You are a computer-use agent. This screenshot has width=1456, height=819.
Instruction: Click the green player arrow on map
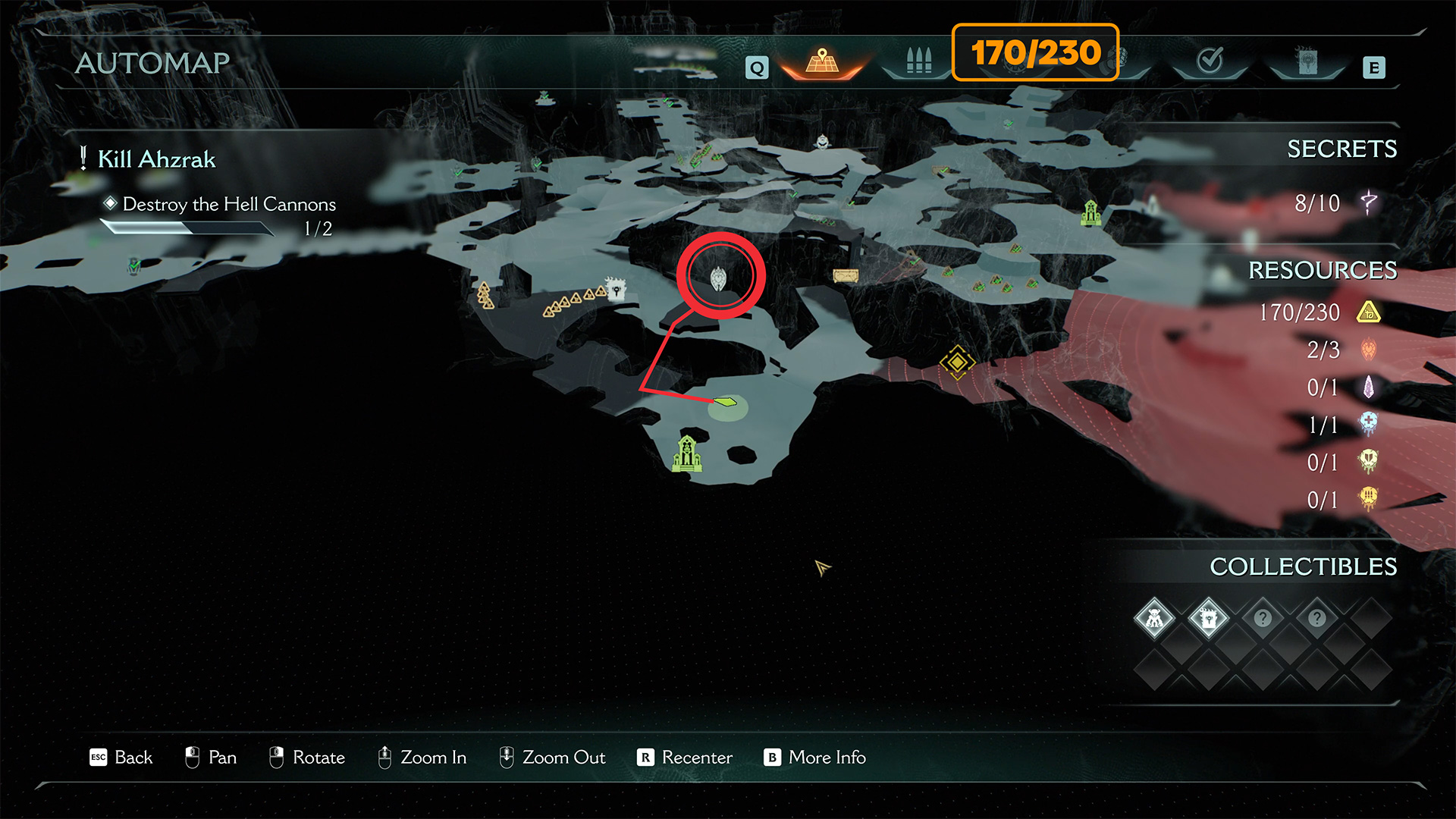click(726, 401)
